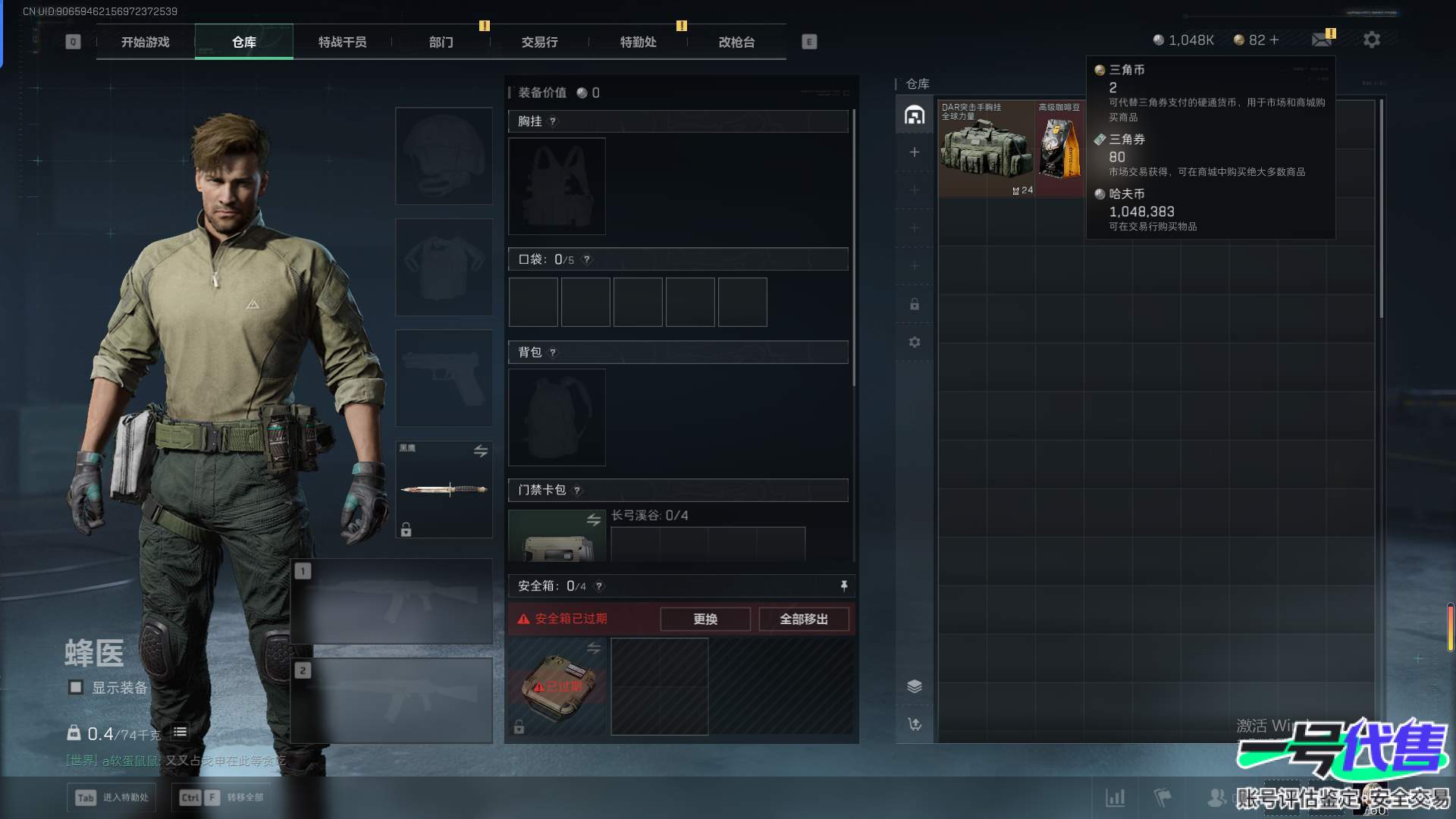This screenshot has height=819, width=1456.
Task: Open the settings gear icon
Action: 1371,39
